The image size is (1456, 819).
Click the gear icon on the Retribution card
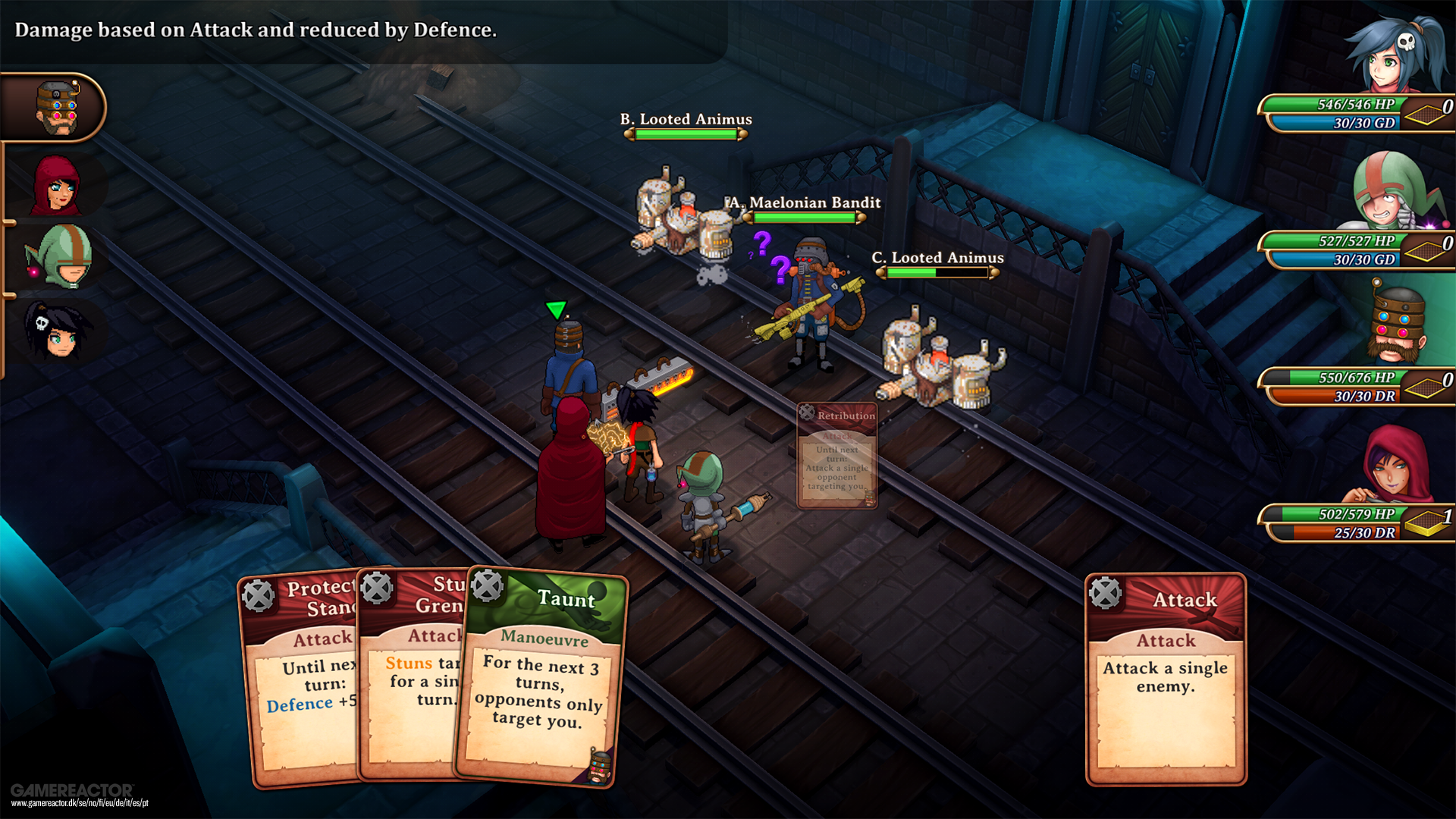[806, 413]
